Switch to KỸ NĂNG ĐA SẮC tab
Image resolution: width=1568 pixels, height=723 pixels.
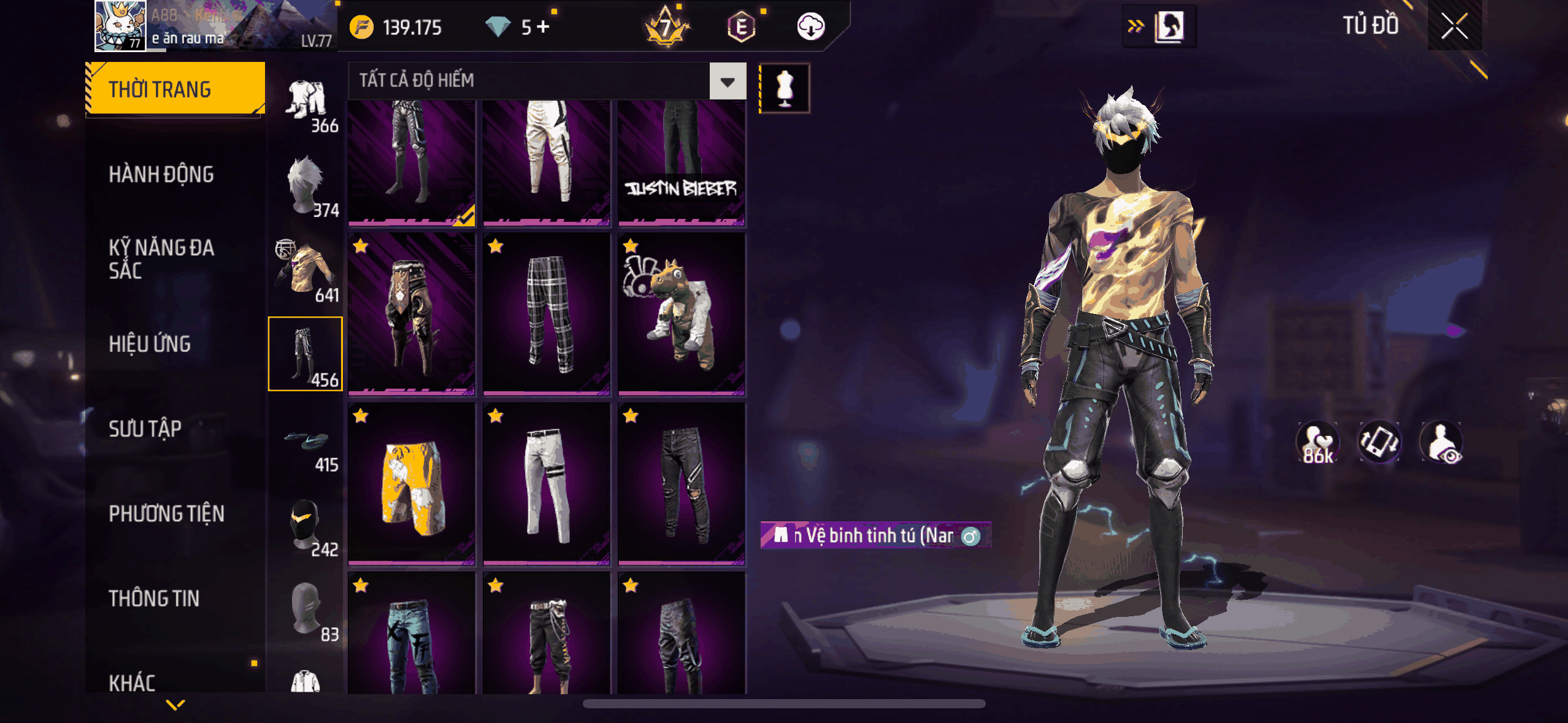(161, 259)
